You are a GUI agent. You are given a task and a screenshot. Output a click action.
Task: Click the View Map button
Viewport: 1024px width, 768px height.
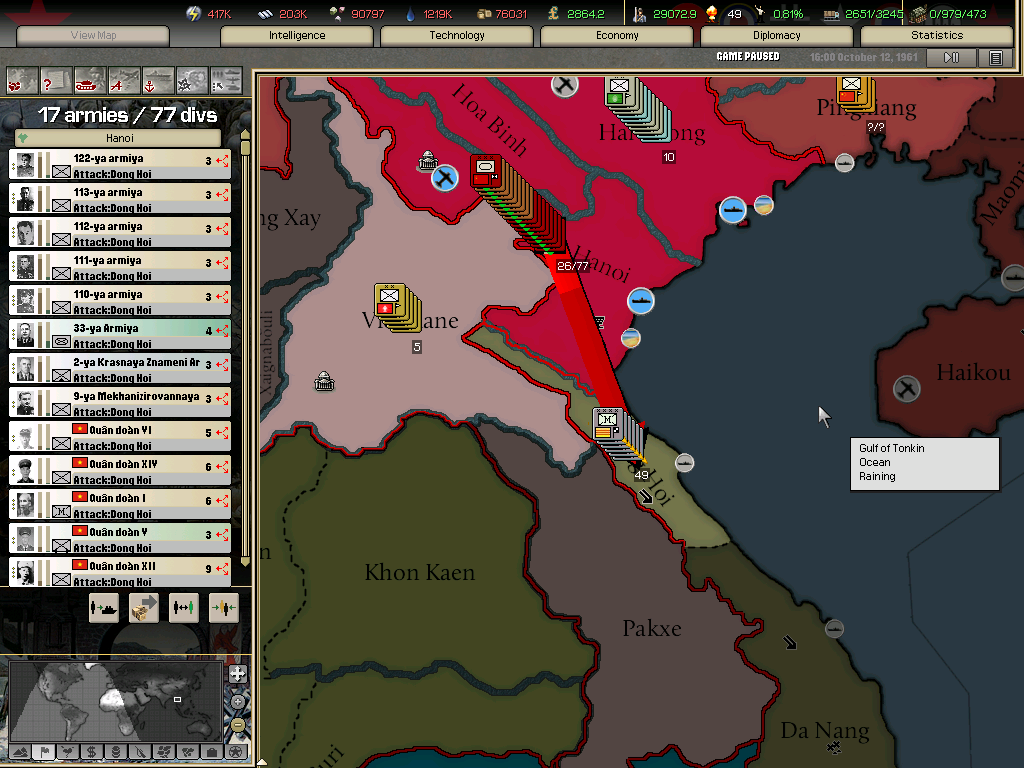[x=93, y=35]
